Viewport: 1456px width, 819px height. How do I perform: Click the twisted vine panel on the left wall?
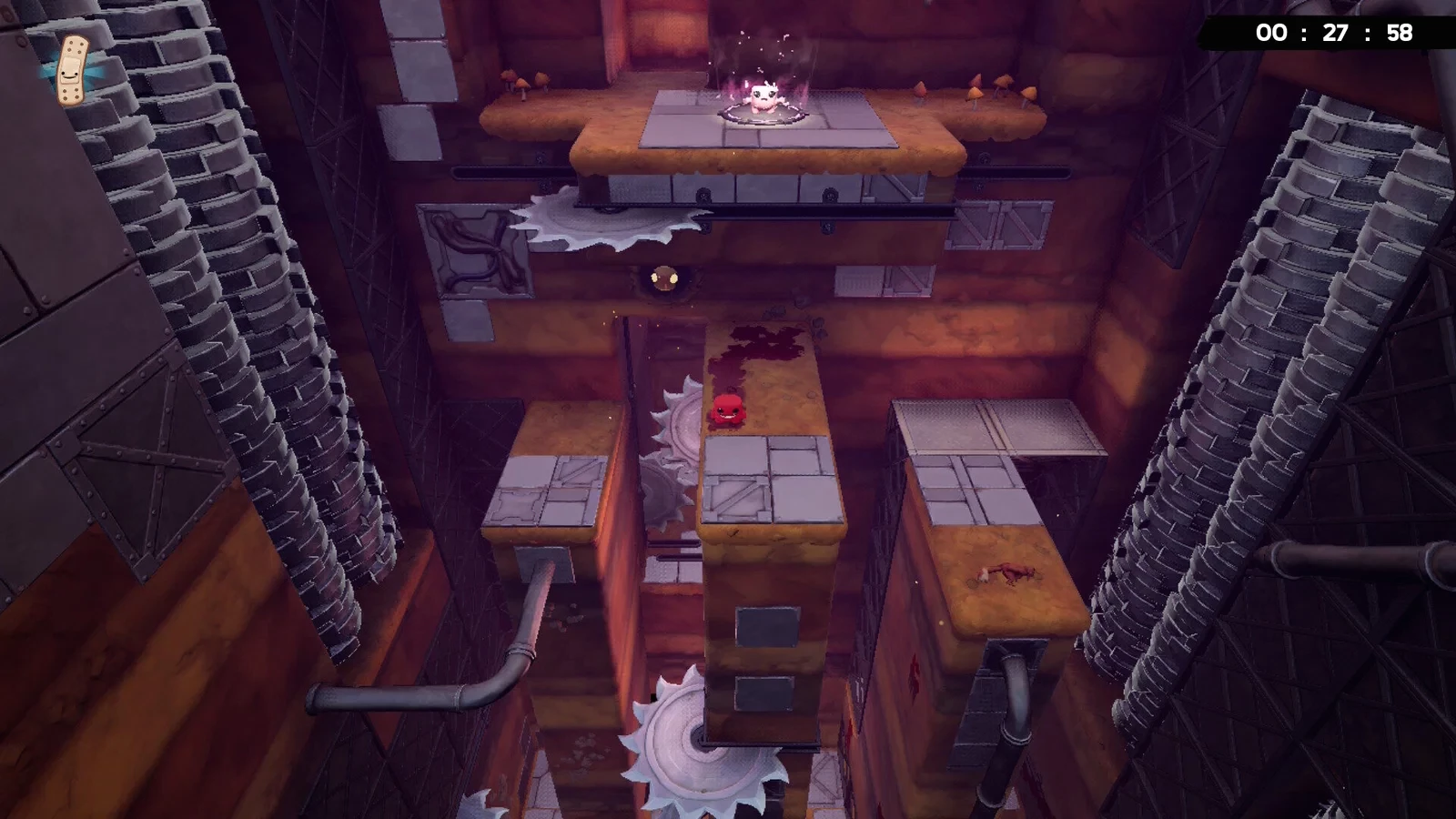pos(477,250)
